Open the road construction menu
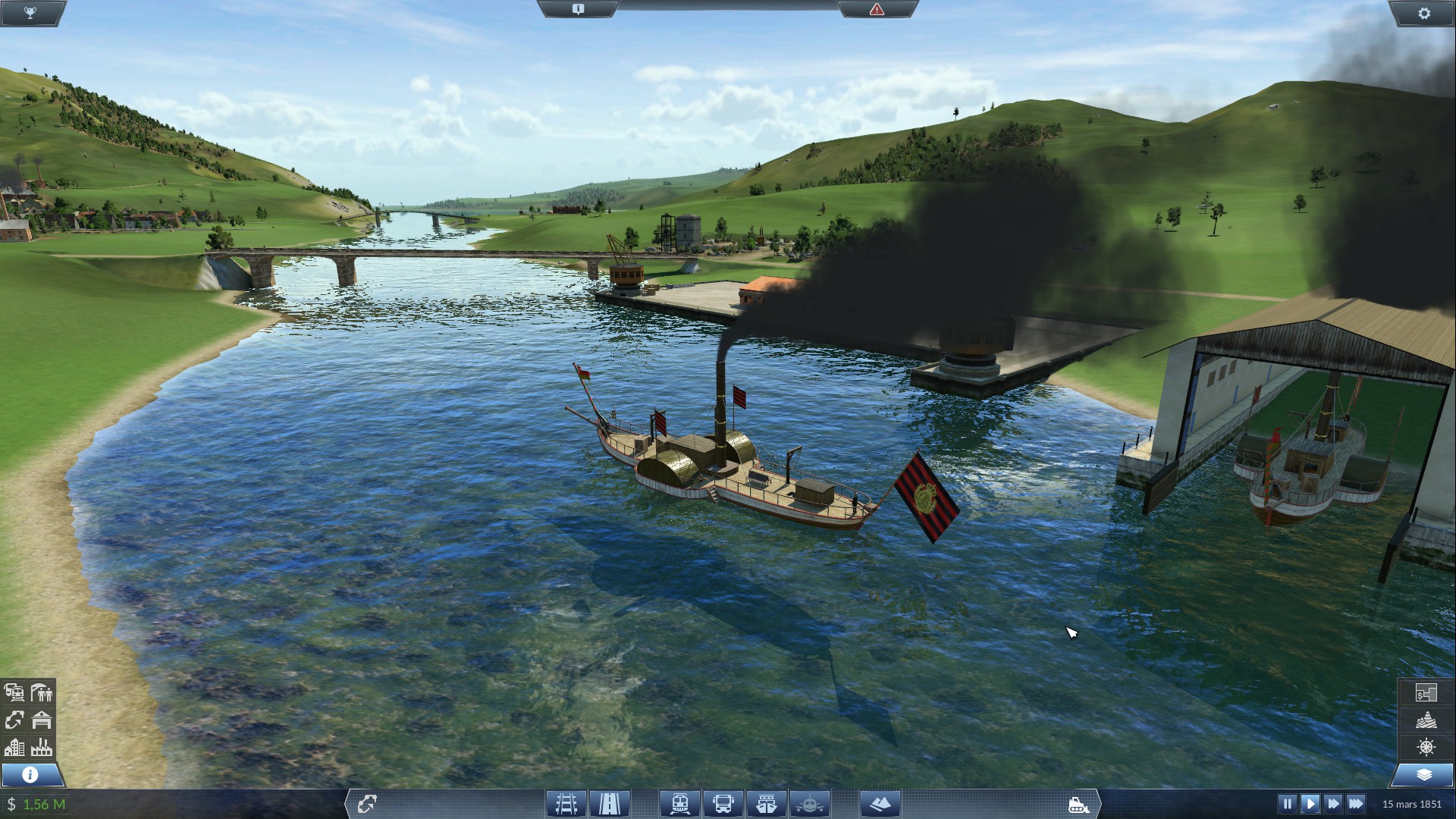Viewport: 1456px width, 819px height. coord(610,803)
